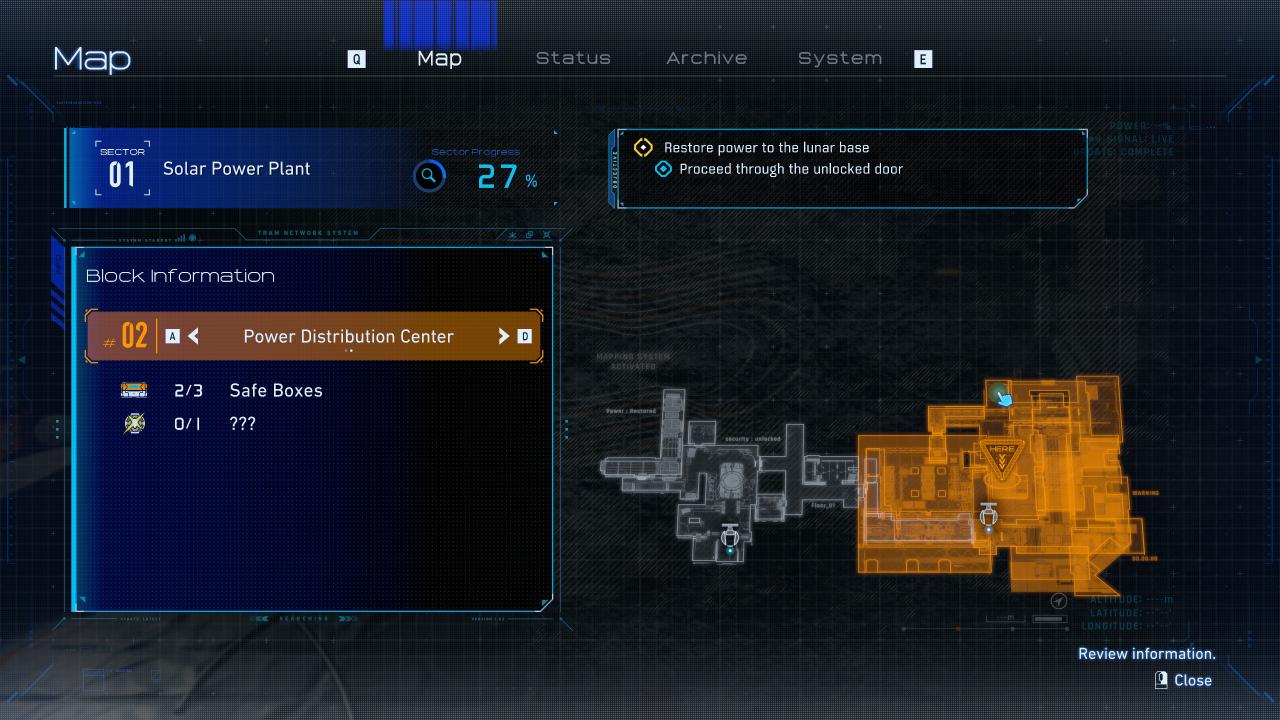Viewport: 1280px width, 720px height.
Task: Select the save station marker in grey block
Action: point(730,537)
